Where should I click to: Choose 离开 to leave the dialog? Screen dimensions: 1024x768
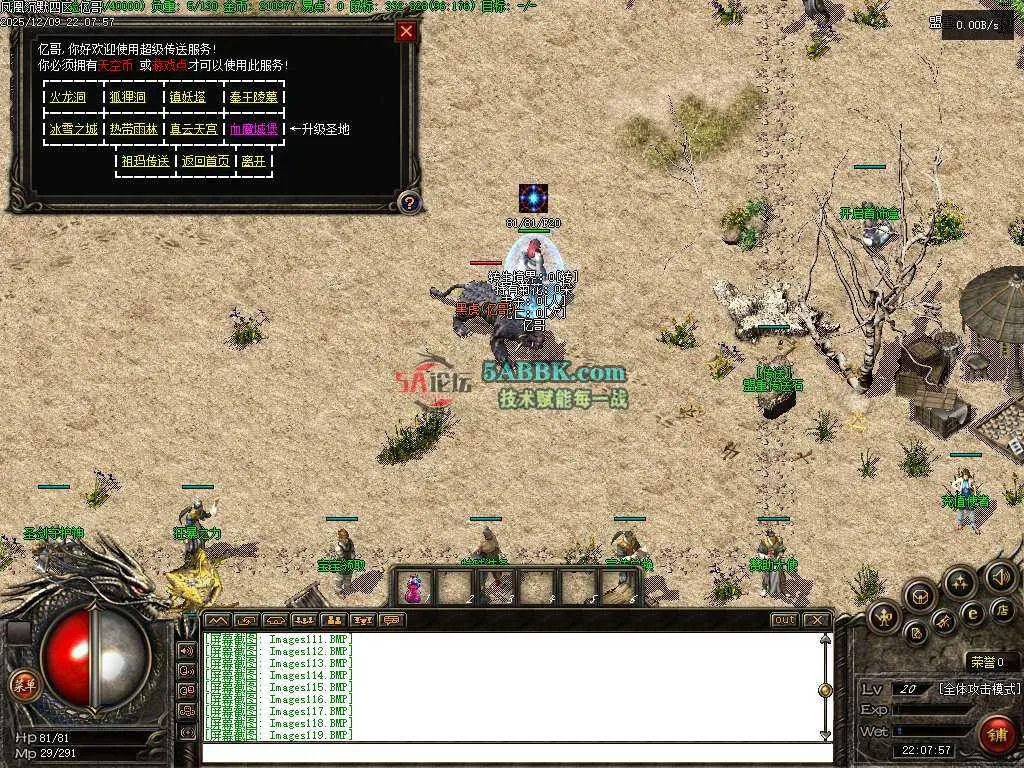tap(253, 161)
